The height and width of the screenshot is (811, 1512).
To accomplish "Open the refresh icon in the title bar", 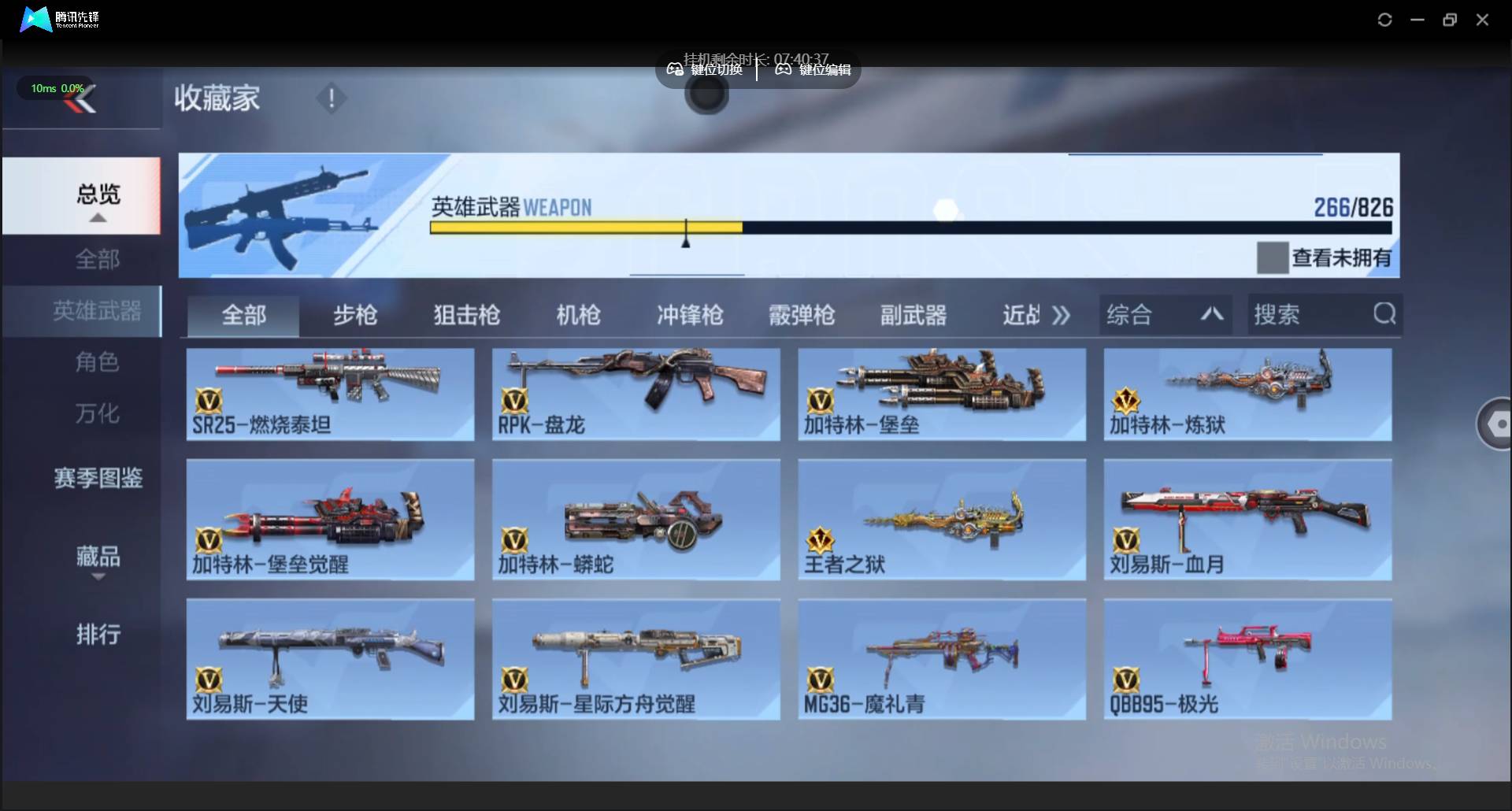I will [x=1385, y=19].
